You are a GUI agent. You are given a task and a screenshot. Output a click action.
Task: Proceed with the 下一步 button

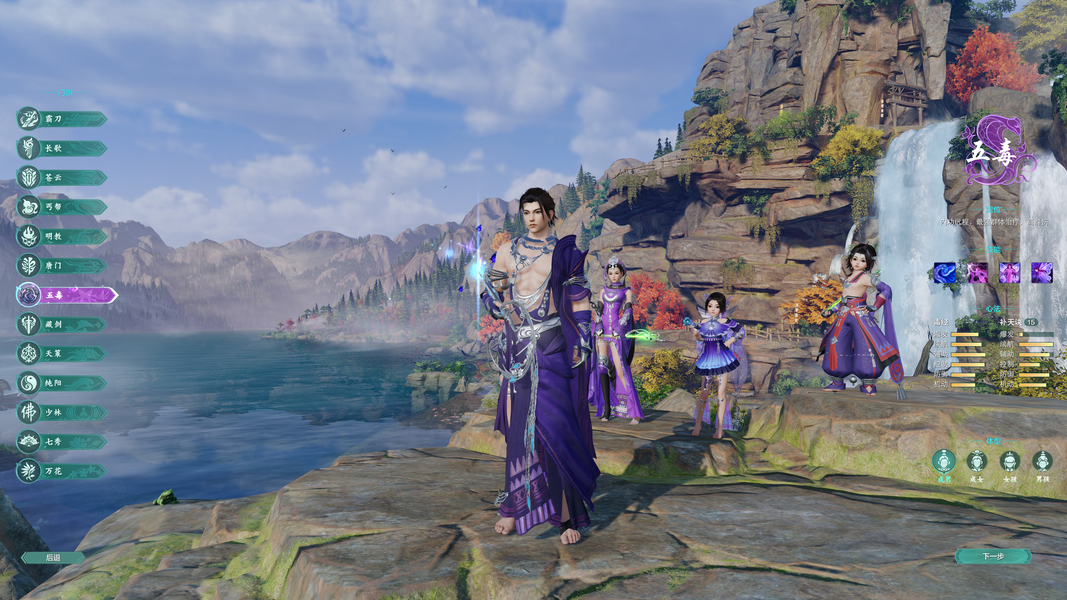(x=992, y=556)
